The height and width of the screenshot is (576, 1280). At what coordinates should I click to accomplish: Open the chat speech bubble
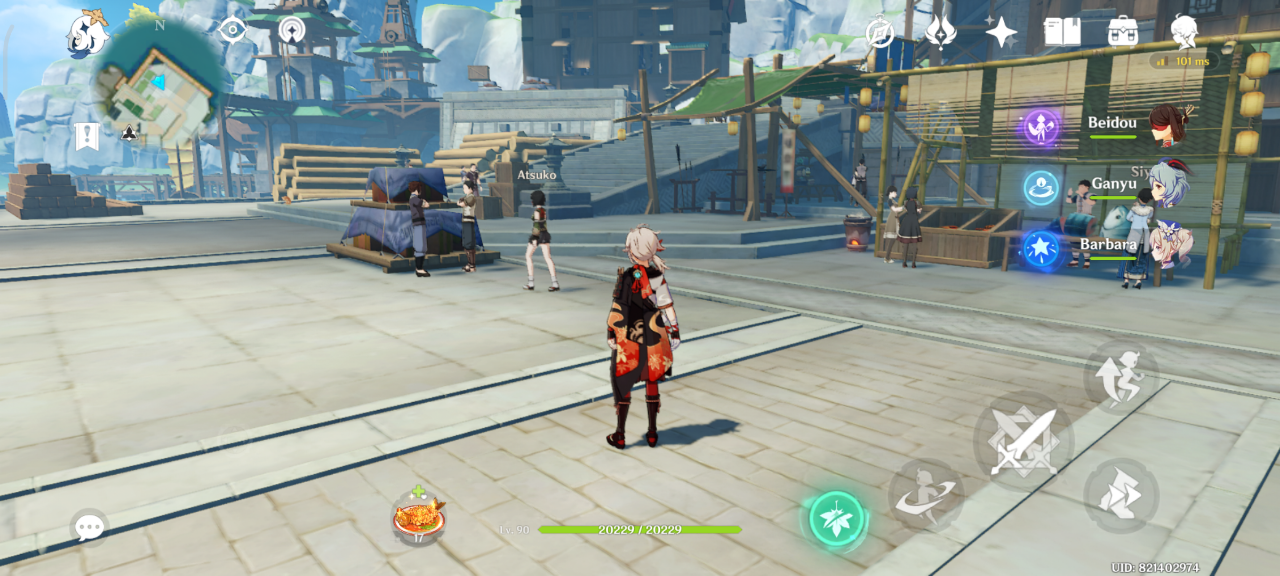pos(89,526)
